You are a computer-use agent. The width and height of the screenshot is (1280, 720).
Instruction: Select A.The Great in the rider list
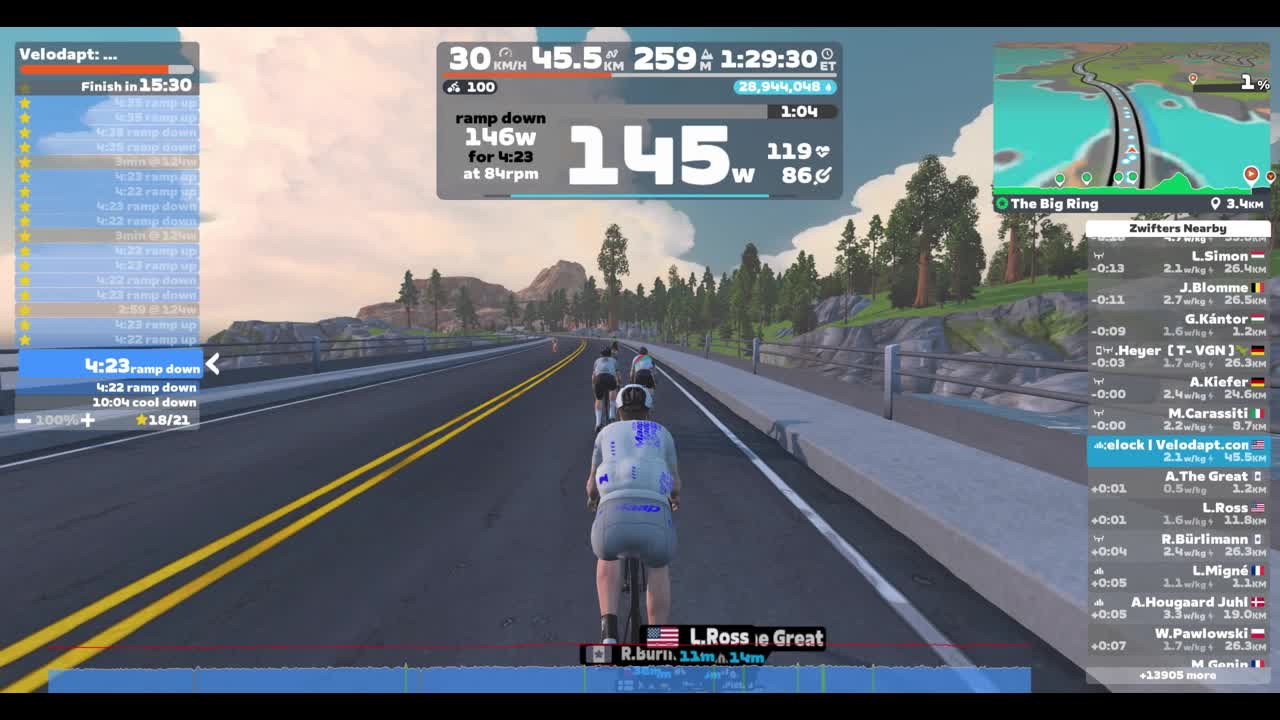[x=1178, y=482]
